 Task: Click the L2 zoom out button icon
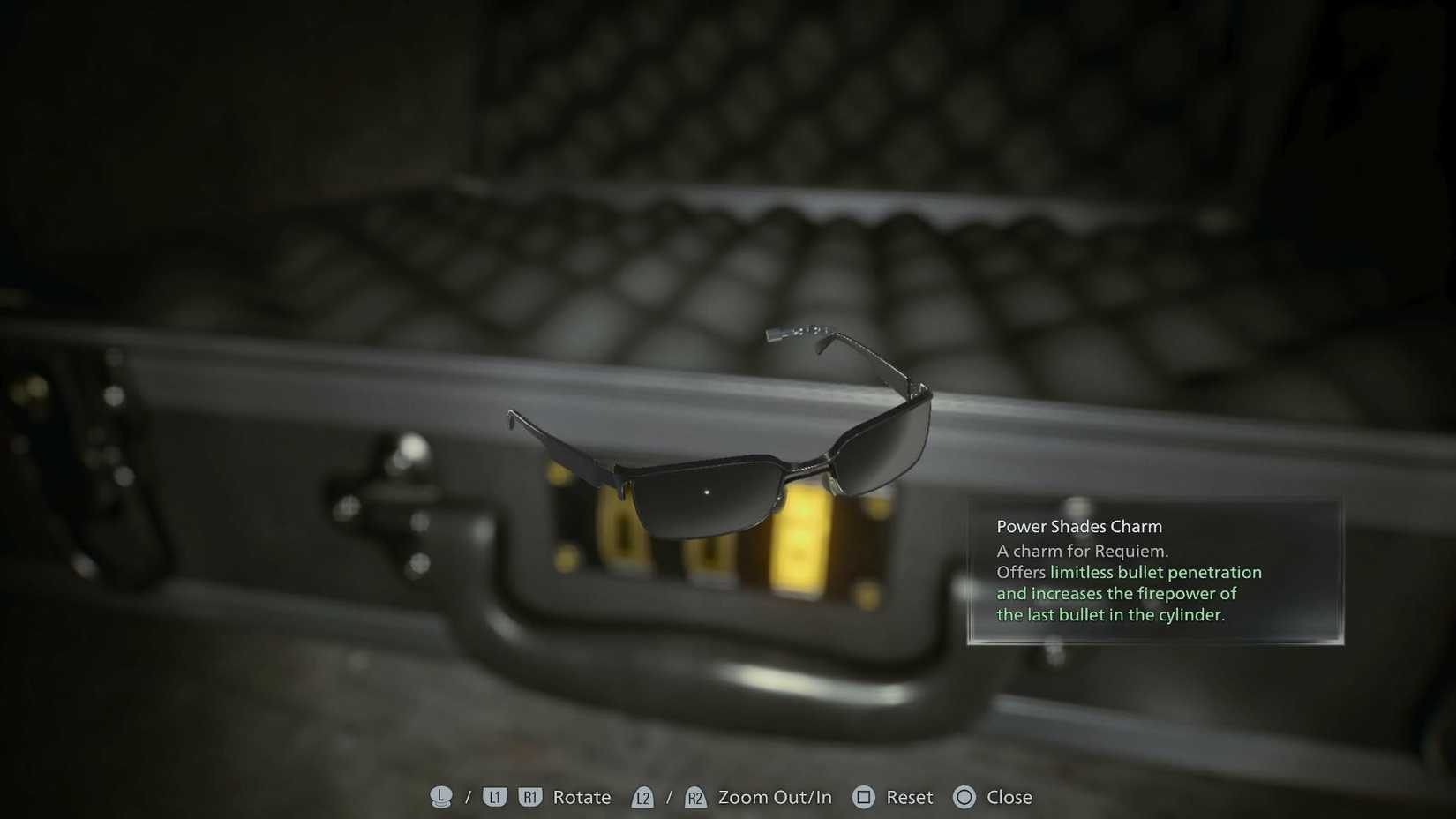[x=643, y=797]
